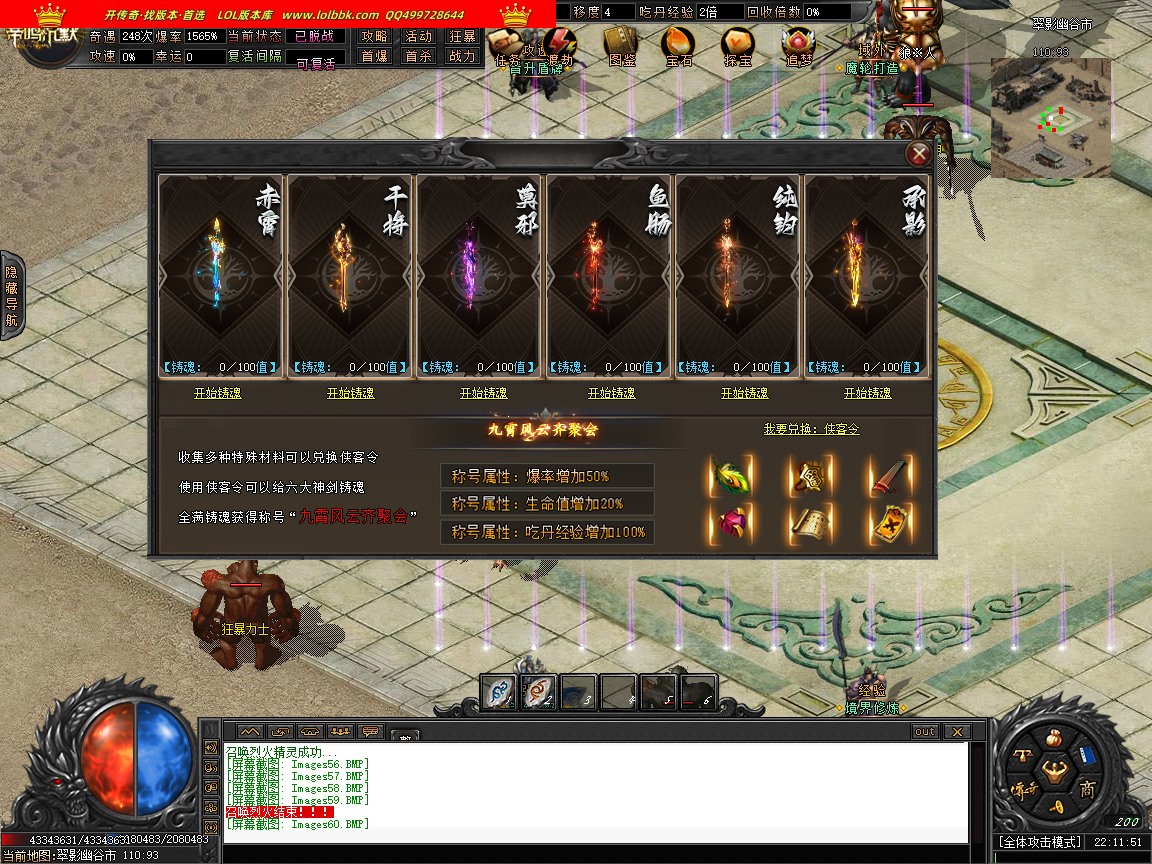Select the green feather material icon

pos(731,477)
